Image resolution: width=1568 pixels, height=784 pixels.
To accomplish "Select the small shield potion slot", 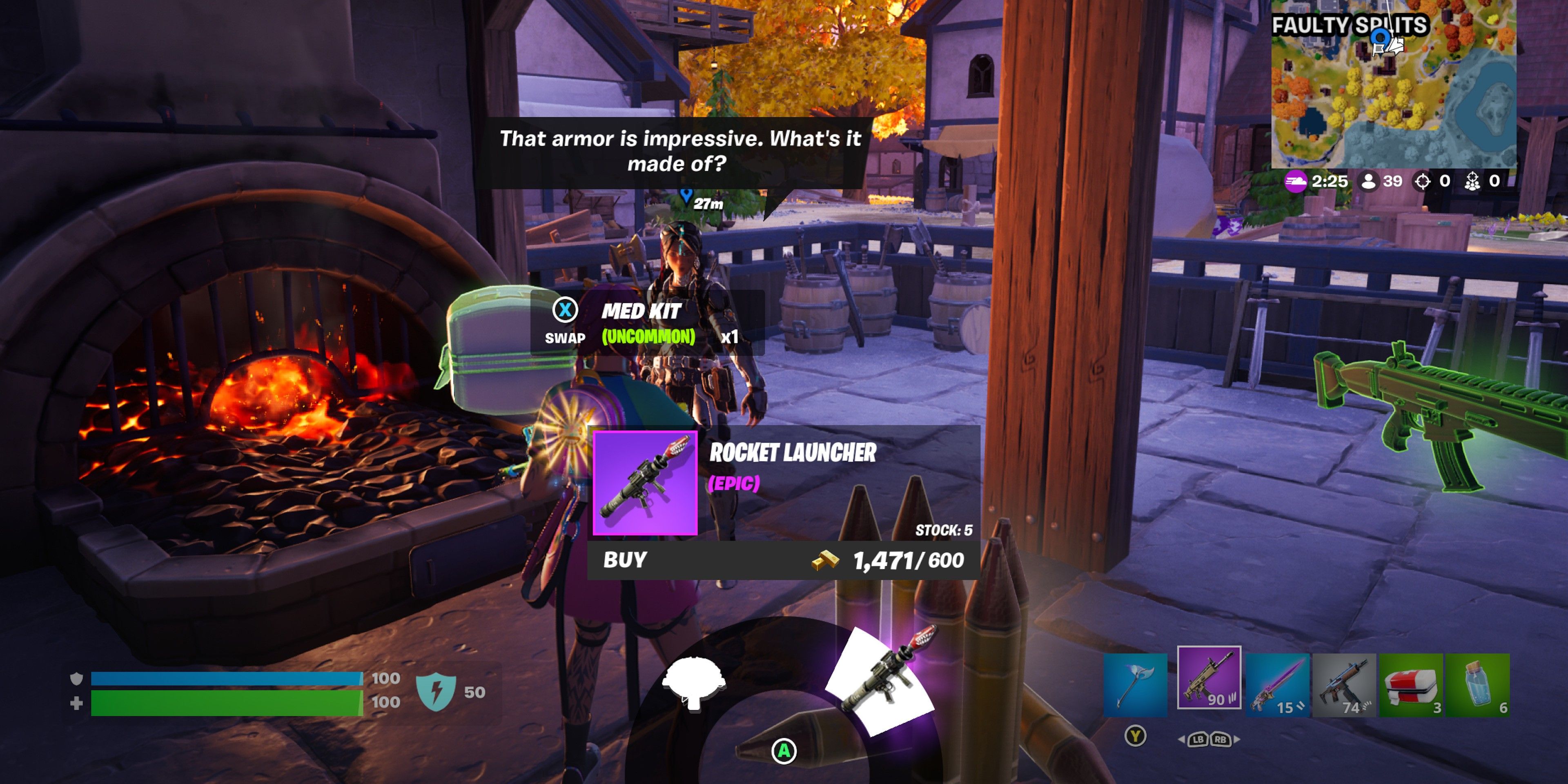I will click(x=1478, y=684).
